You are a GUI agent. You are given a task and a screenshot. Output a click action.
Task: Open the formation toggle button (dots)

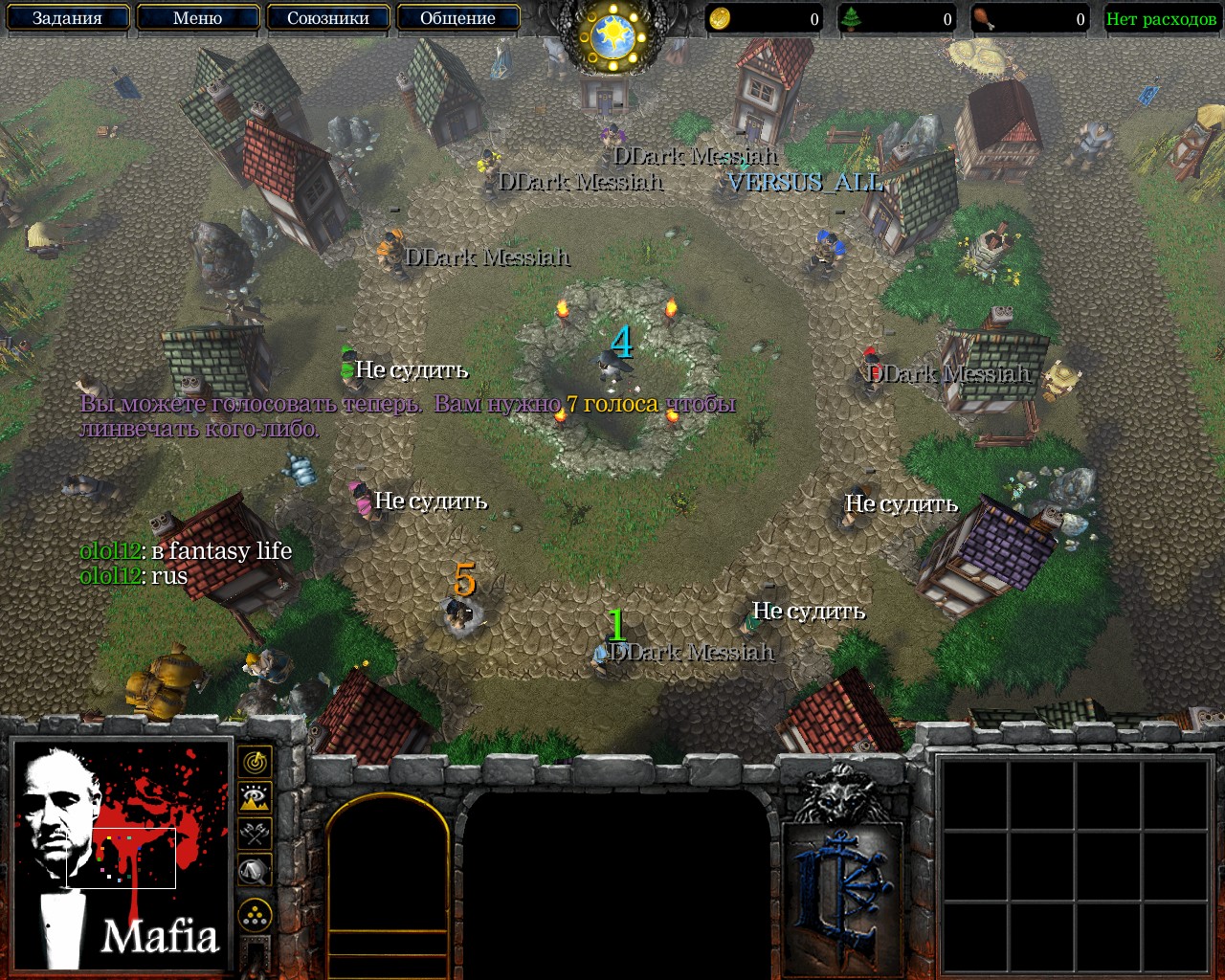(255, 915)
